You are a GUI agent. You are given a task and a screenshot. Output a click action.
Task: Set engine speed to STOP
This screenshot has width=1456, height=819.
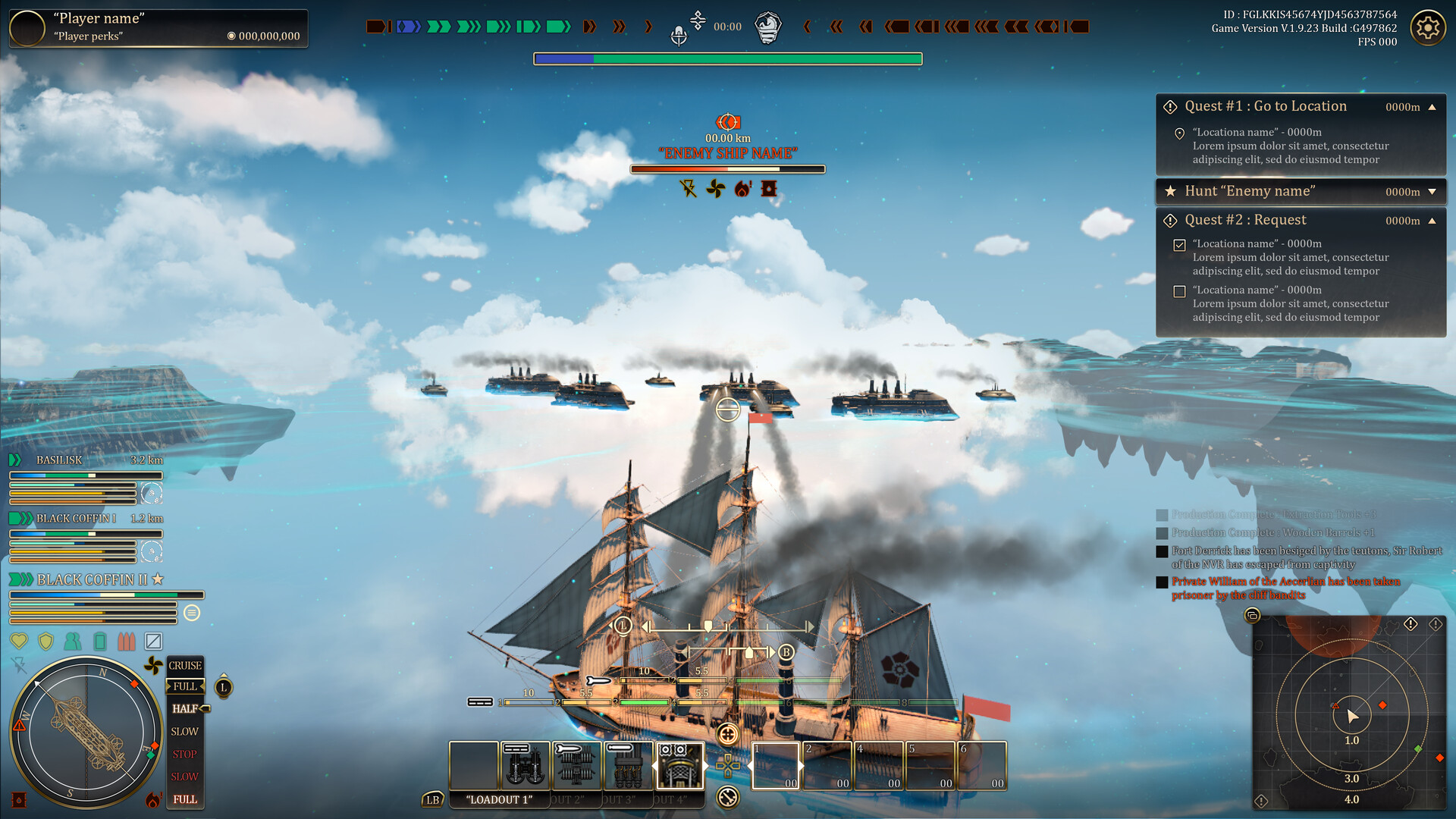tap(183, 754)
